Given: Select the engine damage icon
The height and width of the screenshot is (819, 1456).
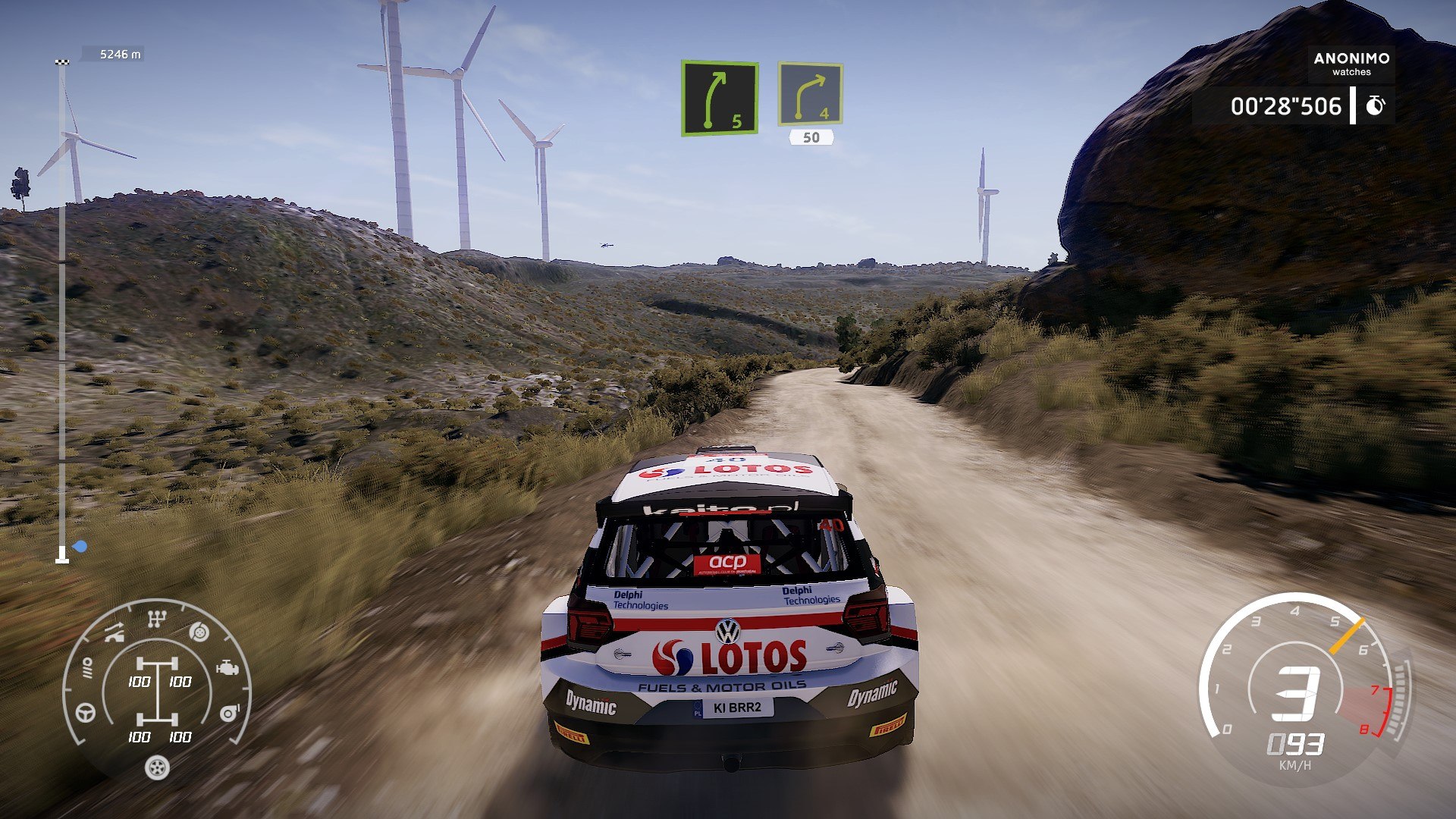Looking at the screenshot, I should [x=227, y=668].
